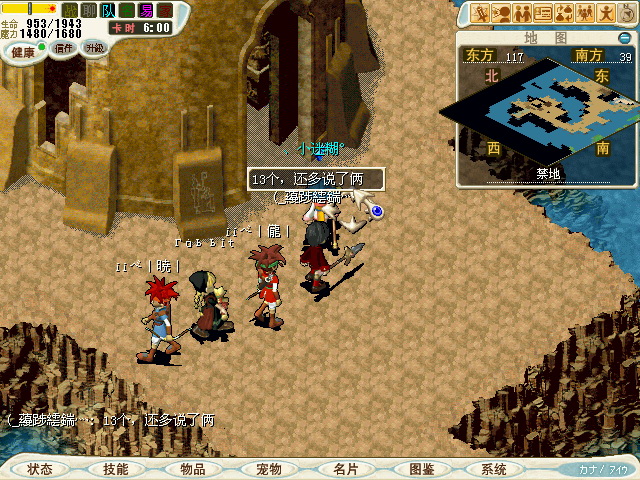Click the 升级 level-up button
640x480 pixels.
click(x=94, y=48)
